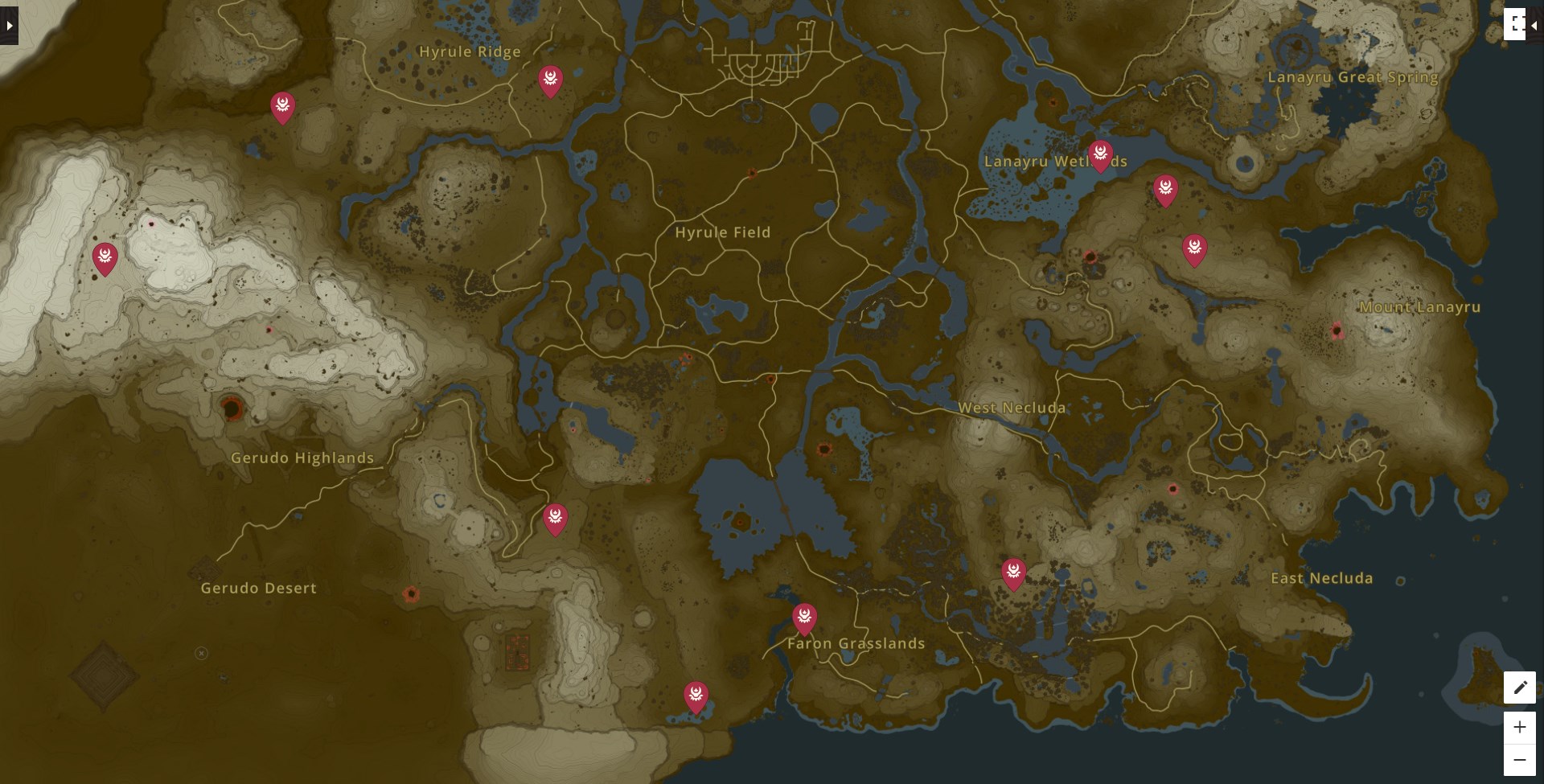The width and height of the screenshot is (1544, 784).
Task: Click the marker northwest of Mount Lanayru
Action: click(1193, 248)
